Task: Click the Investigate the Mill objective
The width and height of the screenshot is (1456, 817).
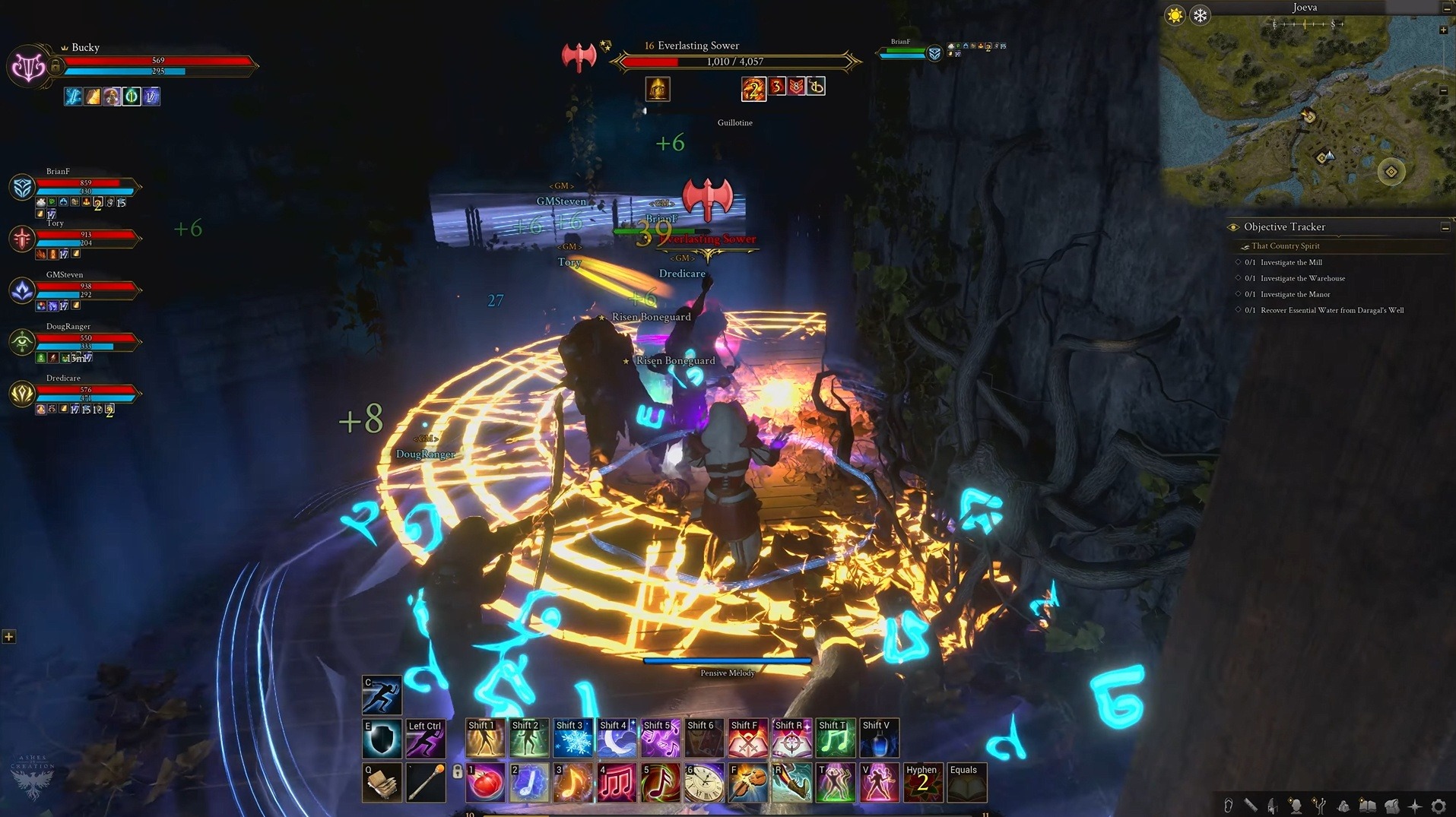Action: [x=1293, y=262]
